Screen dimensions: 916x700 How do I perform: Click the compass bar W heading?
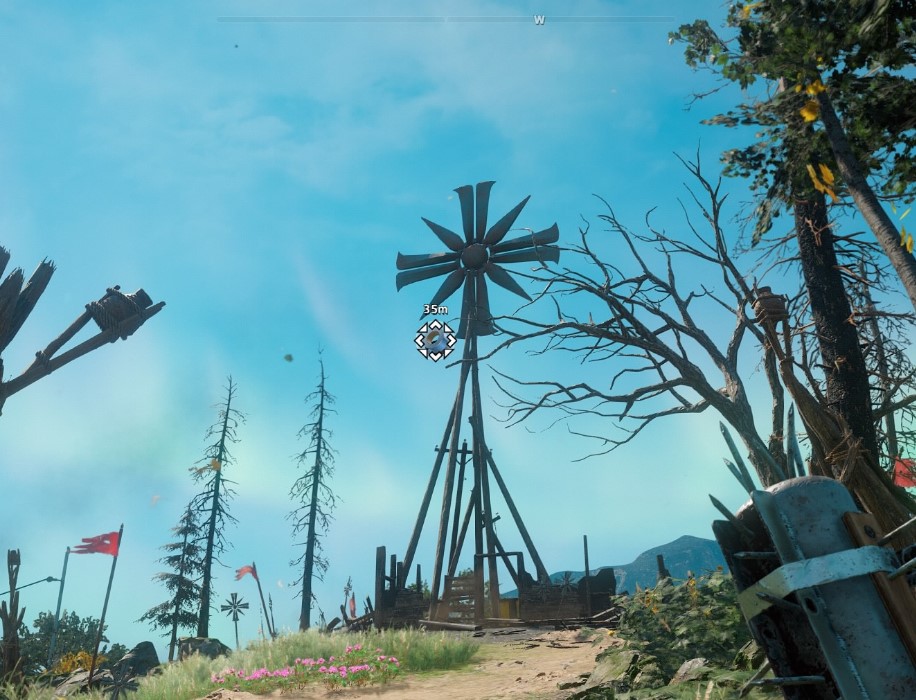(x=539, y=20)
